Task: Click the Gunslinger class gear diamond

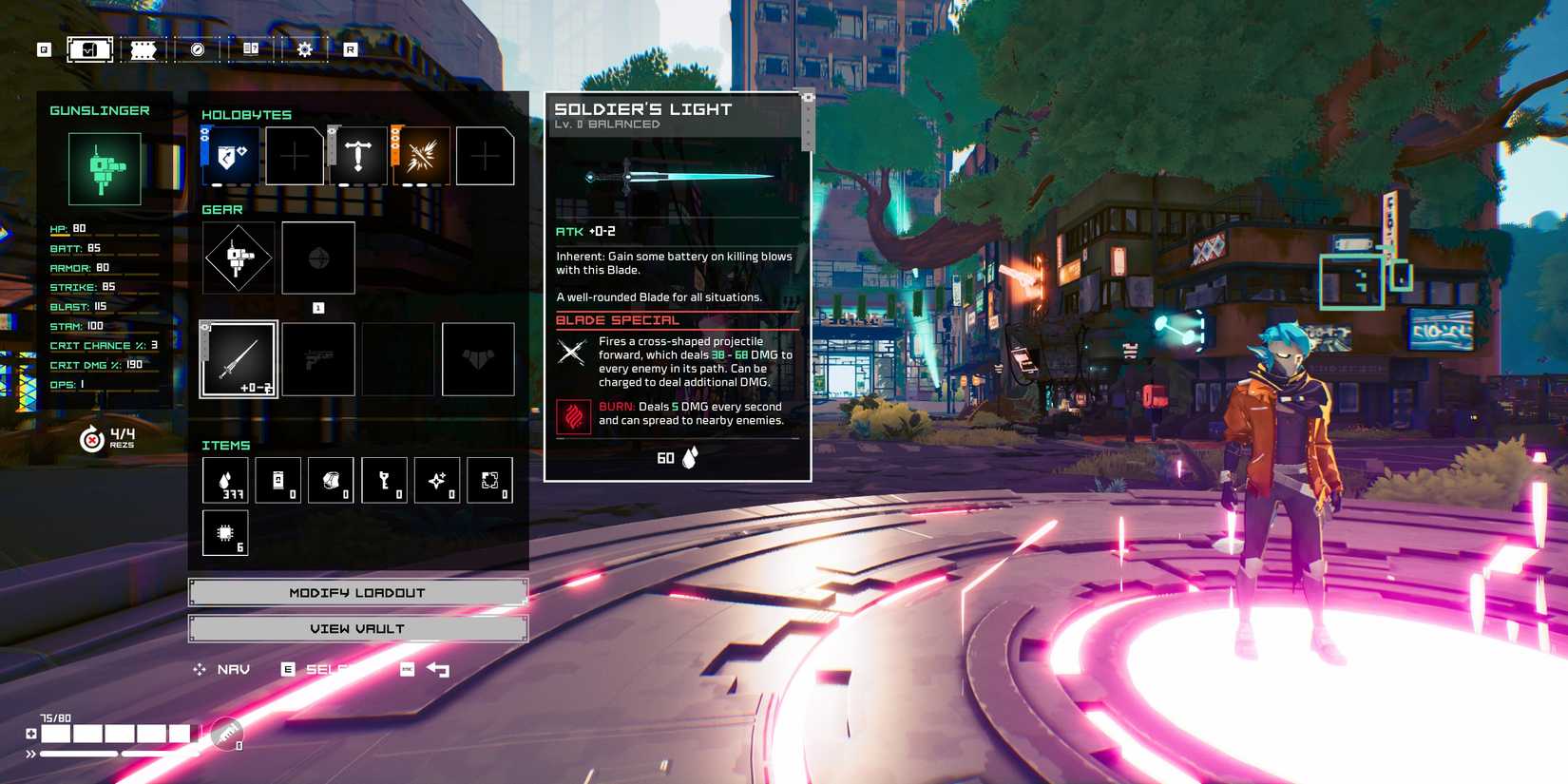Action: point(239,258)
